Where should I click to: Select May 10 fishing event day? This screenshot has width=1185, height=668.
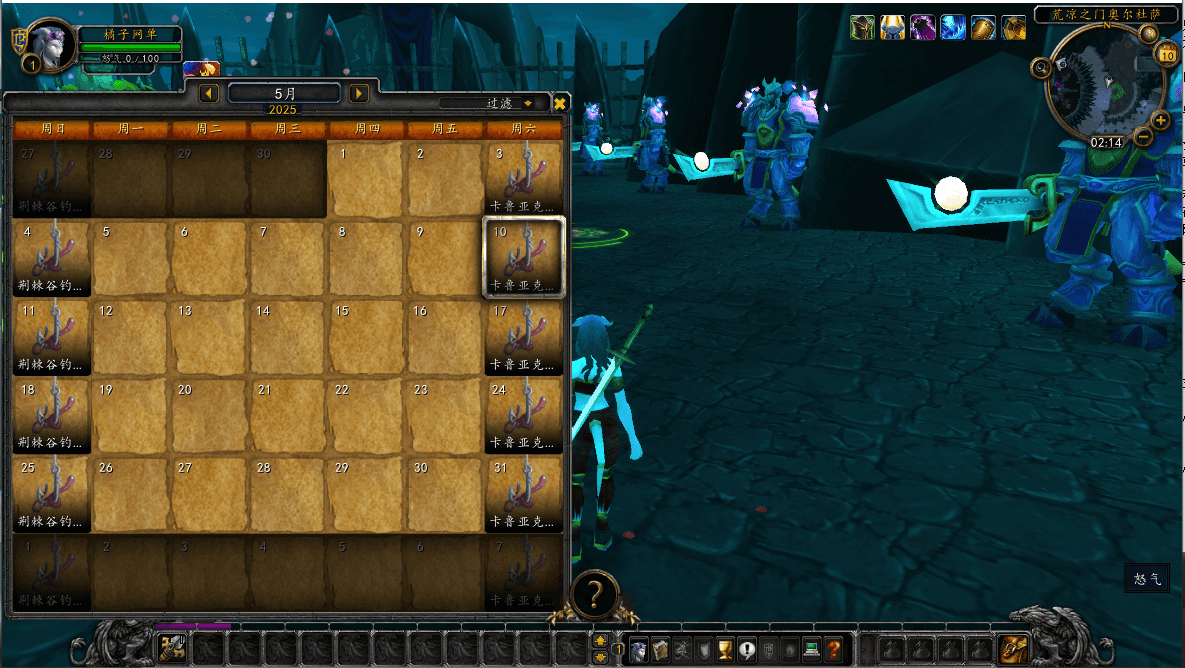point(524,257)
